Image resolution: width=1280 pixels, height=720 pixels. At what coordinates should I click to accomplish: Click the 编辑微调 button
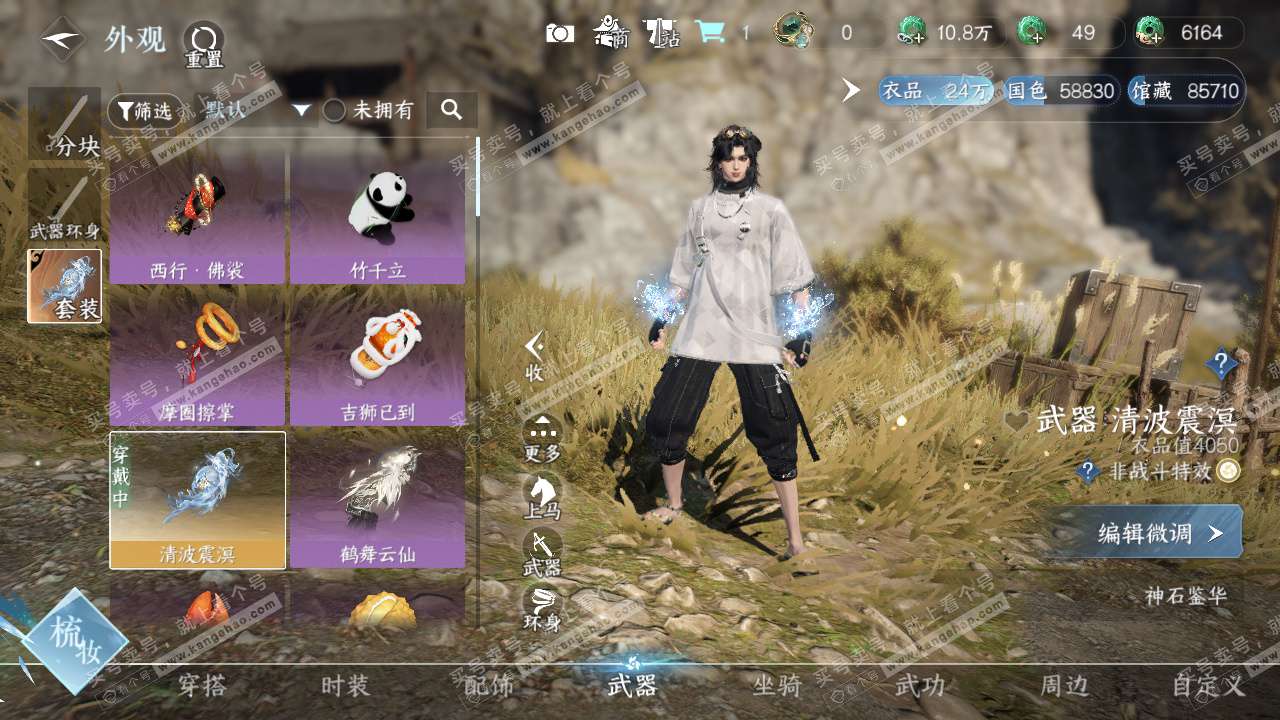(x=1145, y=532)
